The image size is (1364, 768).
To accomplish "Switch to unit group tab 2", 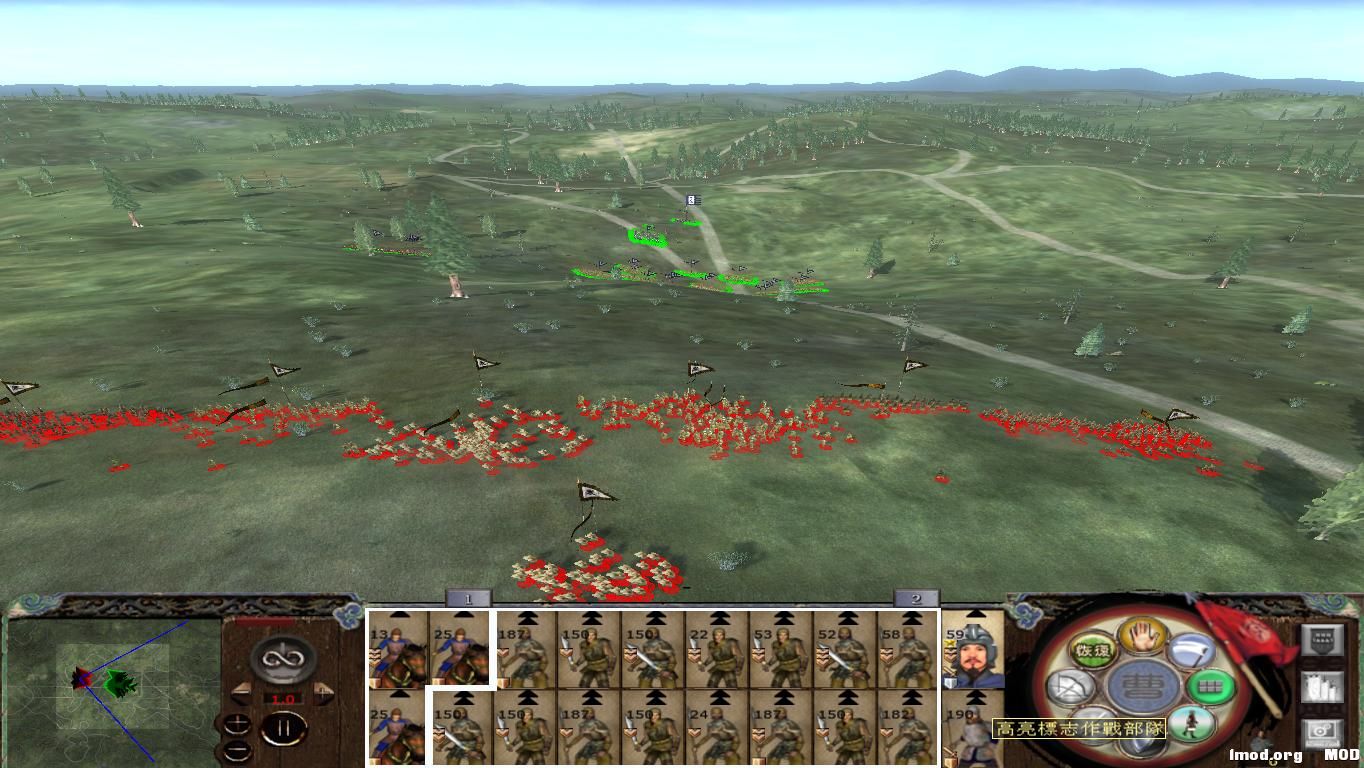I will (916, 598).
